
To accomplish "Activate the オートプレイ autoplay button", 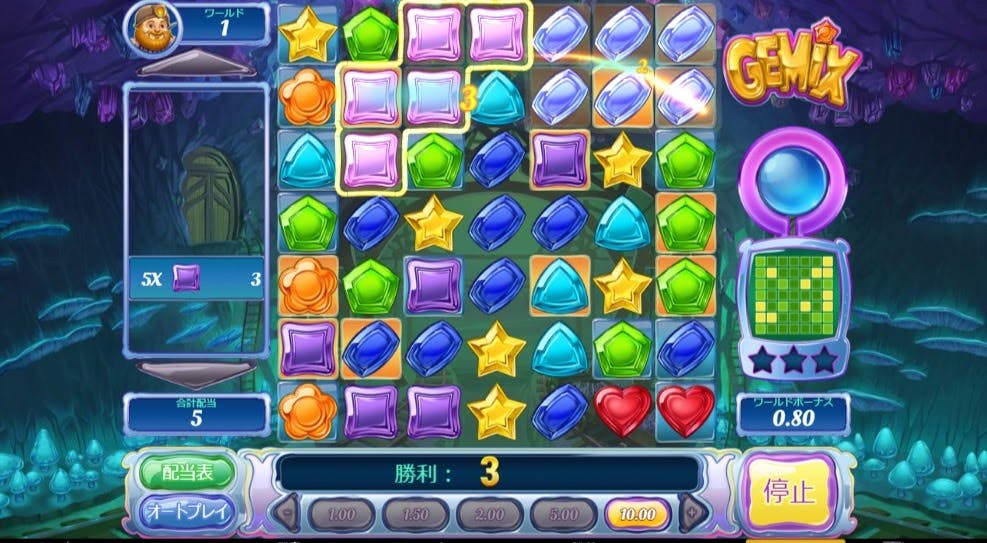I will point(186,513).
